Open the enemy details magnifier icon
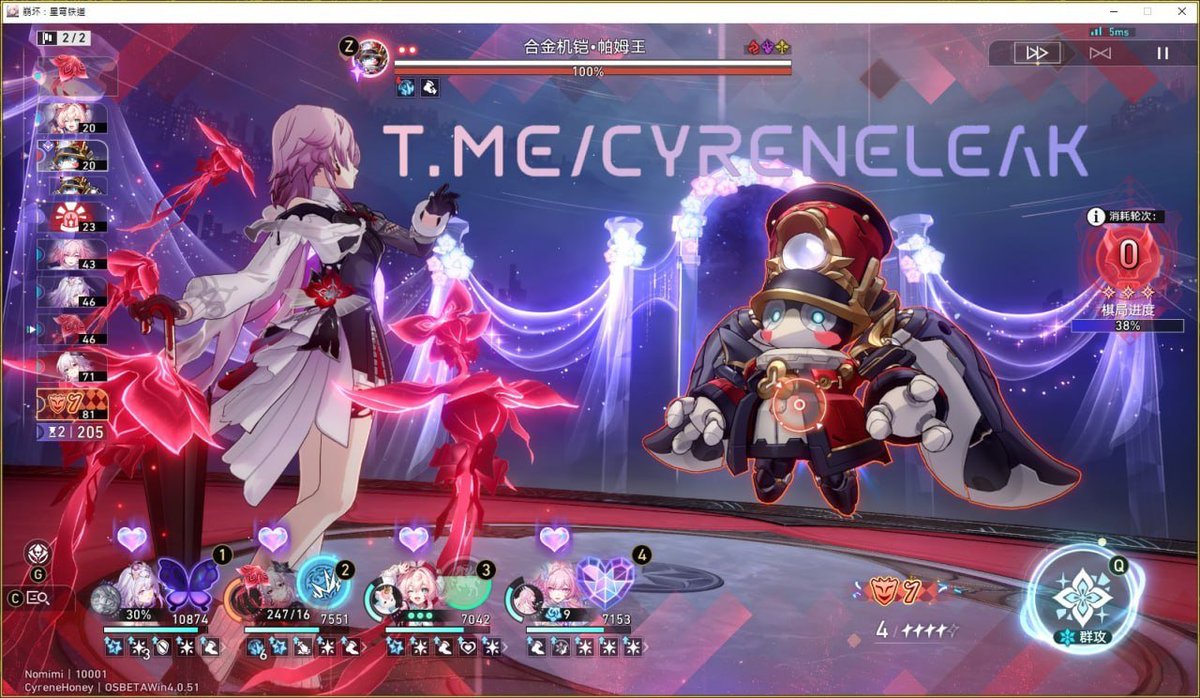The height and width of the screenshot is (698, 1200). point(38,598)
